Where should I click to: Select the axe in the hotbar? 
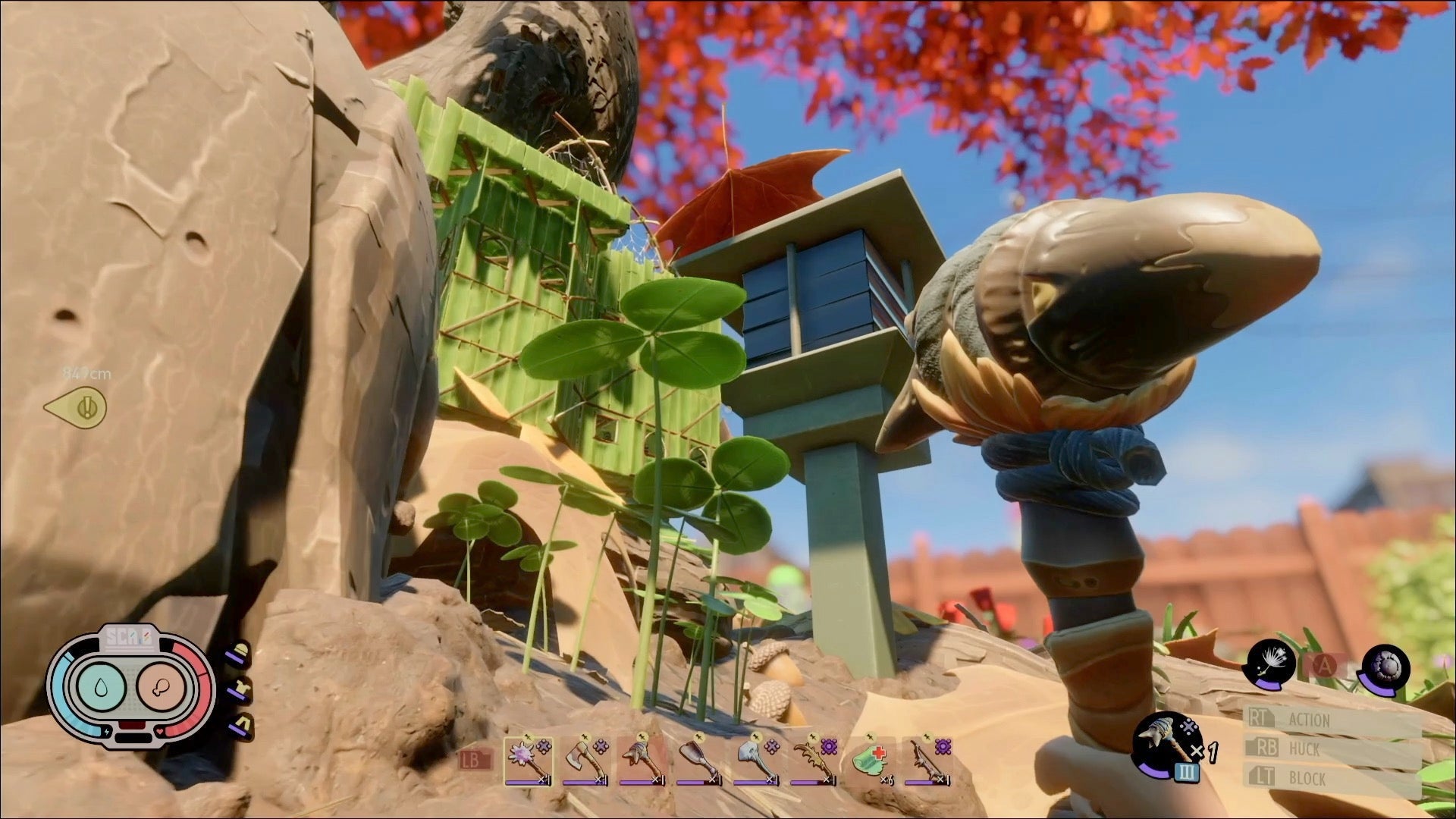[584, 761]
